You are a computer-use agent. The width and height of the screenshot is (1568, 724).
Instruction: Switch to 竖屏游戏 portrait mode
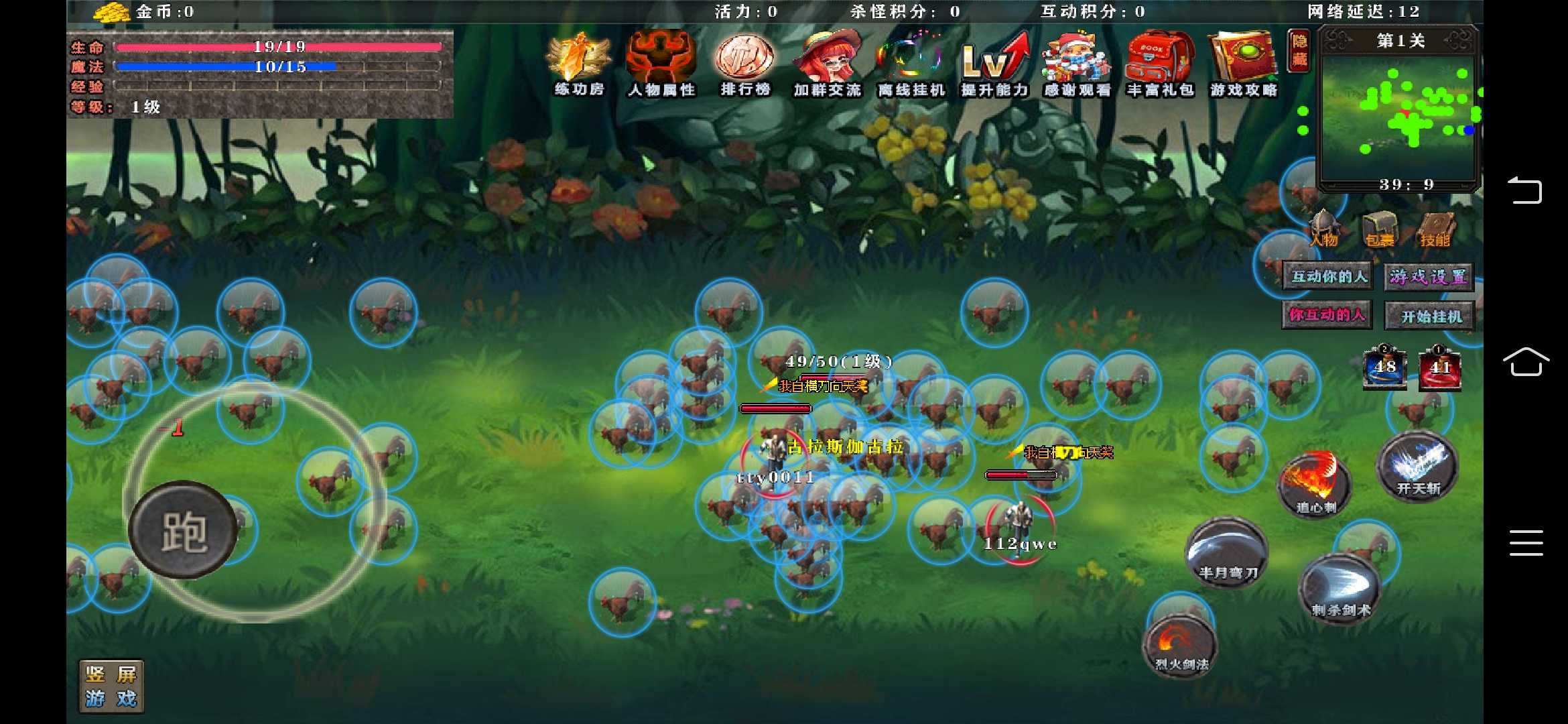point(111,685)
